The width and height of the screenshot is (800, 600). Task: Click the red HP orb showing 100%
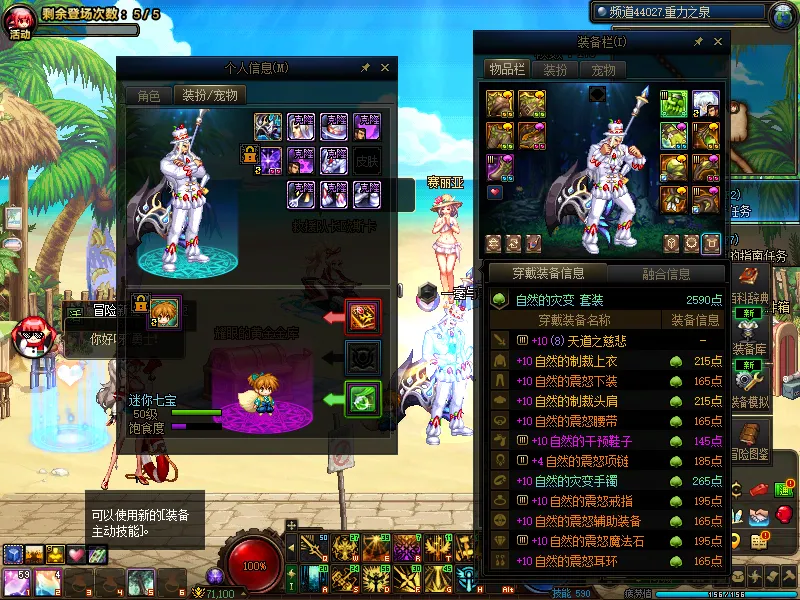point(255,563)
